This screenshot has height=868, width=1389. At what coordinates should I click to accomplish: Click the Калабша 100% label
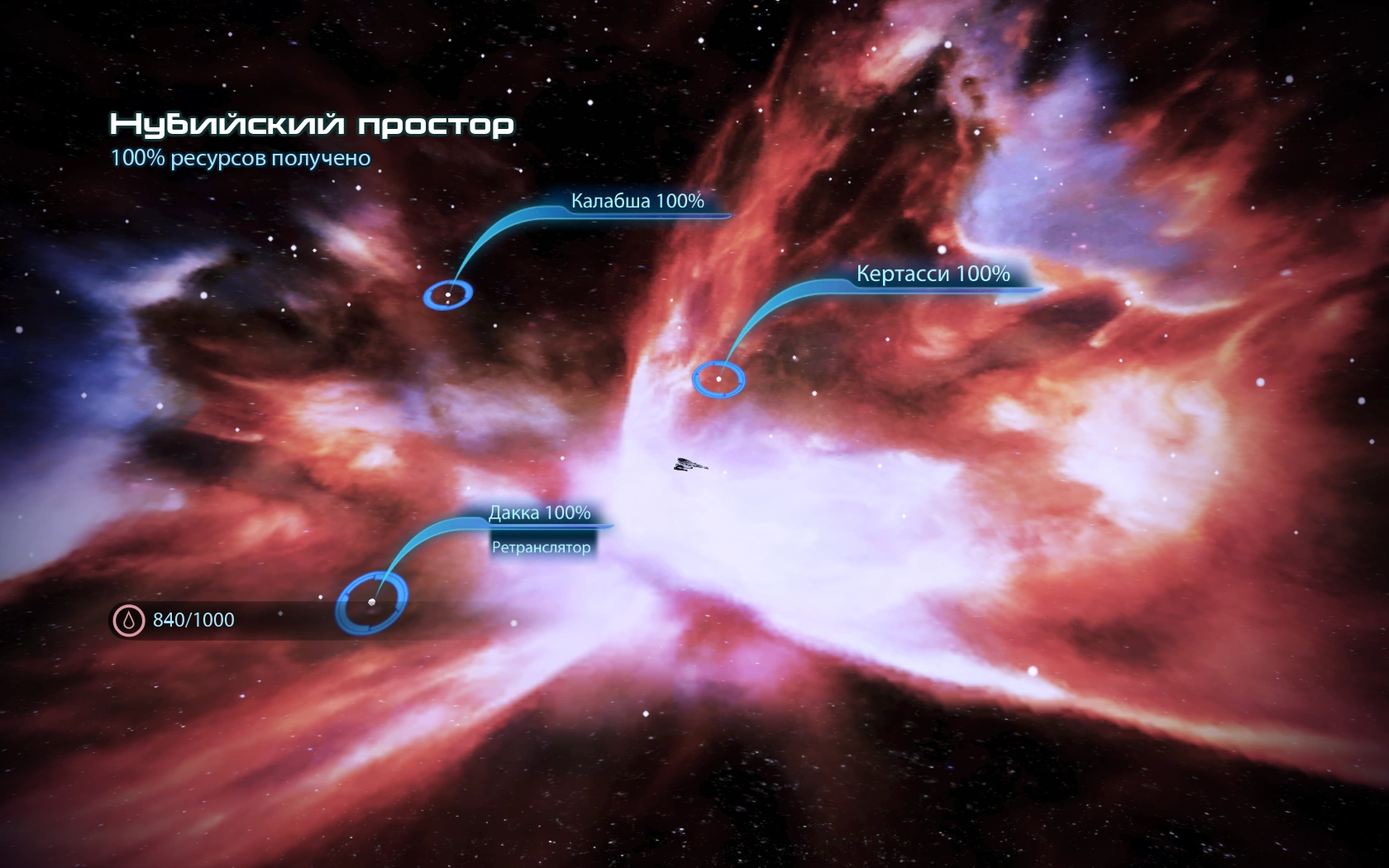(x=637, y=201)
